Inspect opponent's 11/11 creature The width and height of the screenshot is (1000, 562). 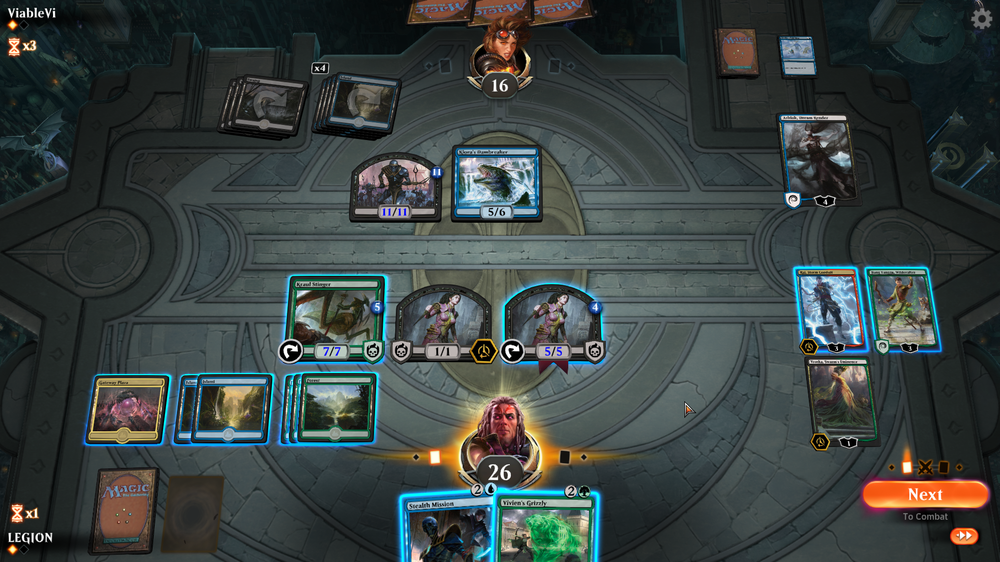coord(395,187)
